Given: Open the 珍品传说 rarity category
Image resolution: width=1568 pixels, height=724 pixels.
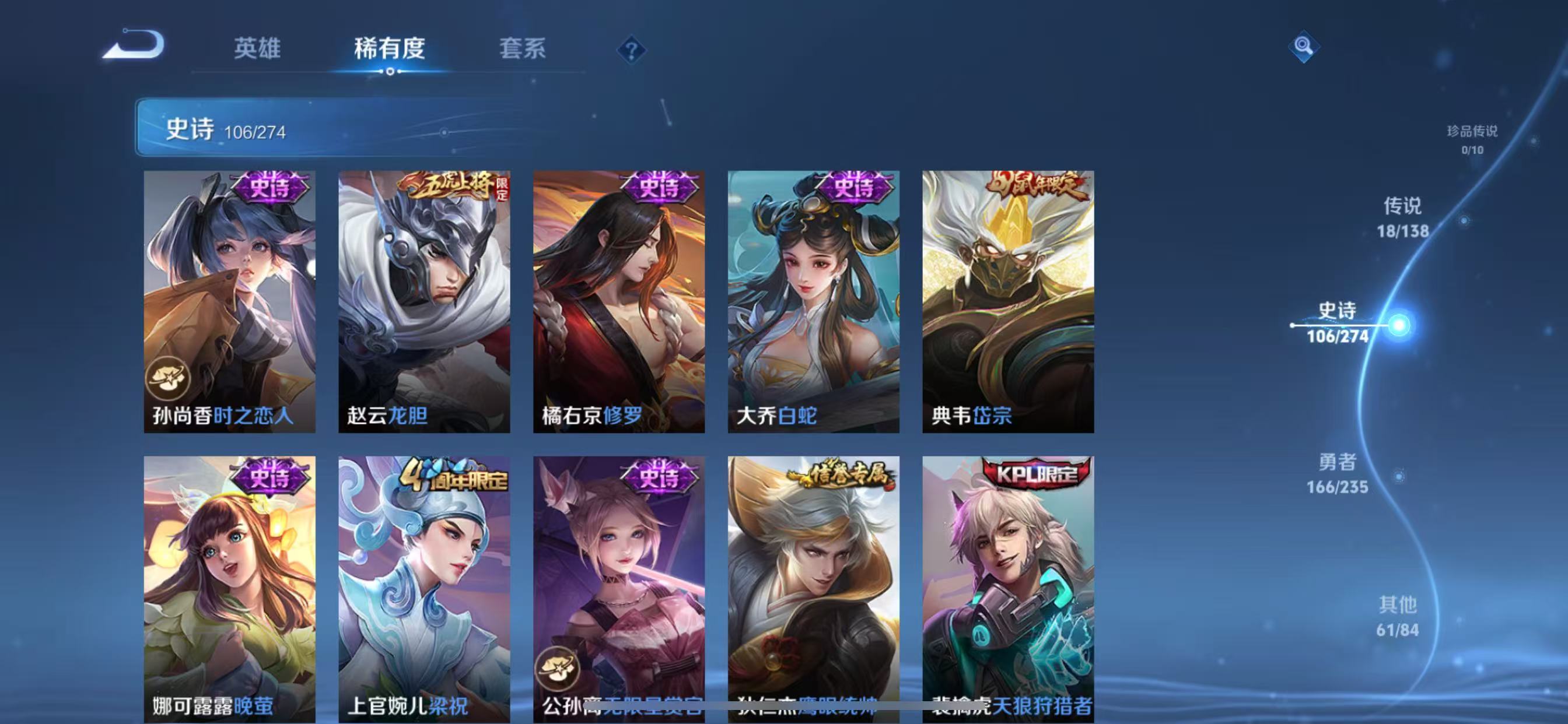Looking at the screenshot, I should [1472, 140].
